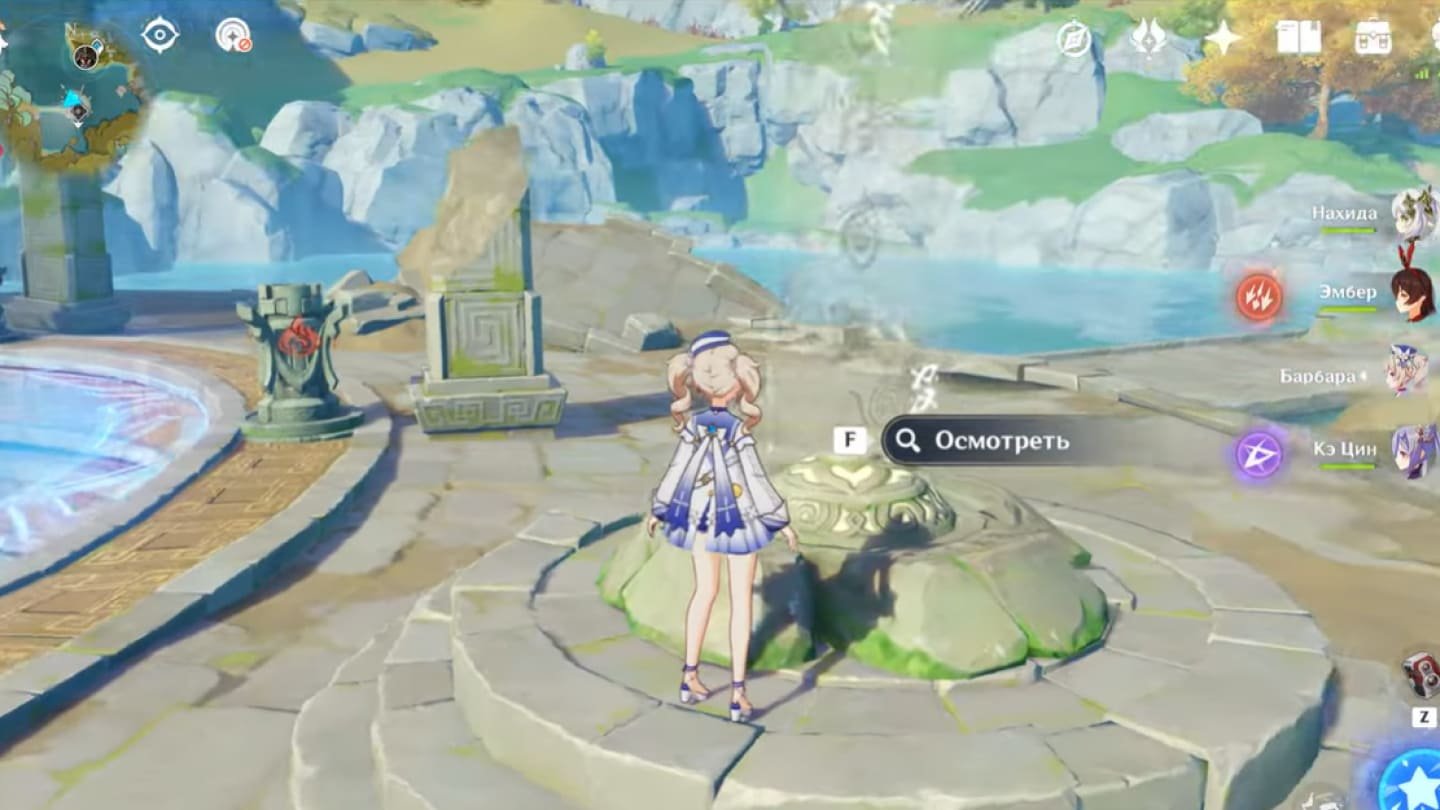
Task: Trigger Кэ Цин's purple elemental burst icon
Action: click(x=1258, y=454)
